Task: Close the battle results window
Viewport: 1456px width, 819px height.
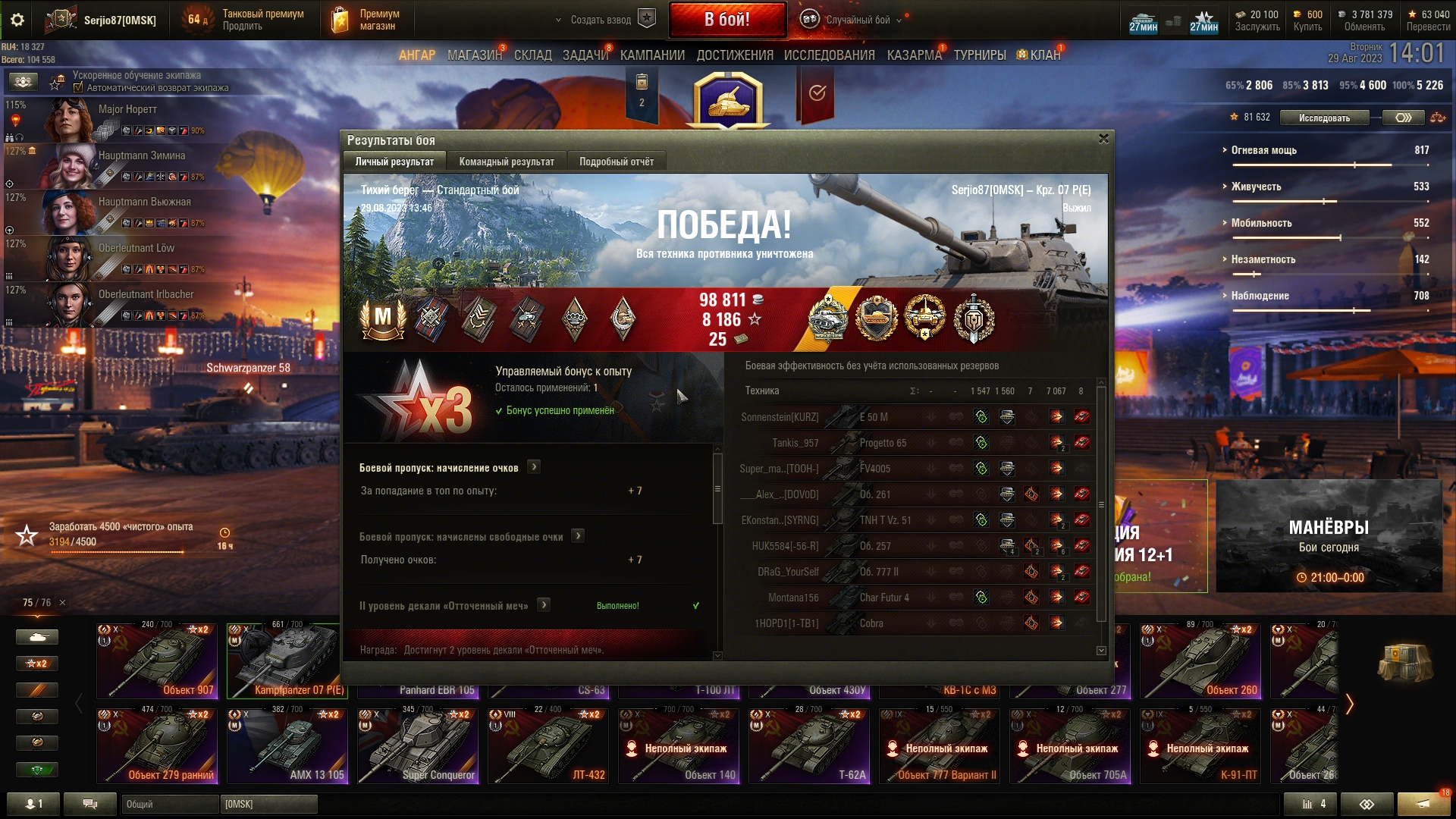Action: (x=1103, y=139)
